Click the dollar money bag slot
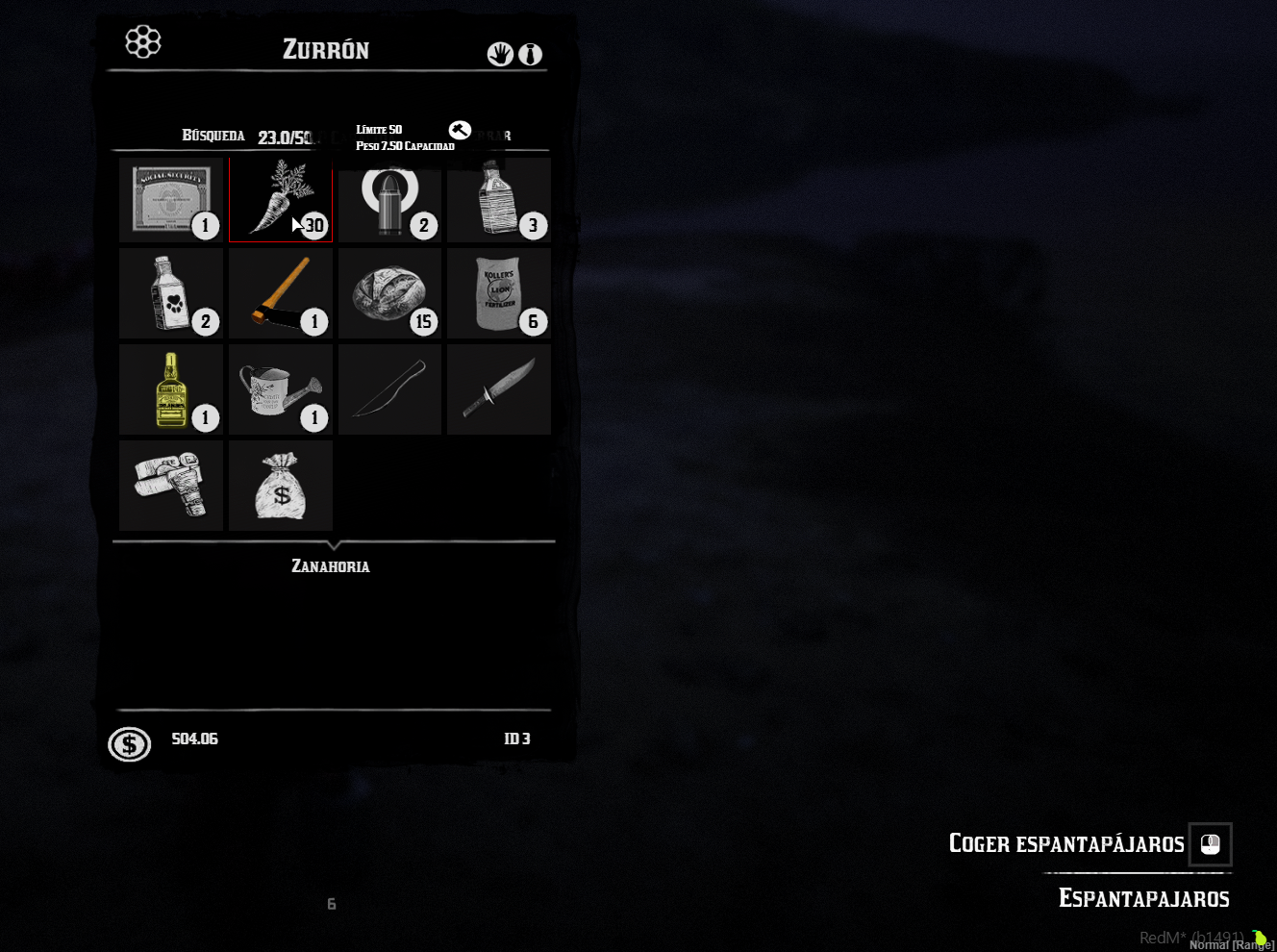Image resolution: width=1277 pixels, height=952 pixels. click(x=281, y=486)
